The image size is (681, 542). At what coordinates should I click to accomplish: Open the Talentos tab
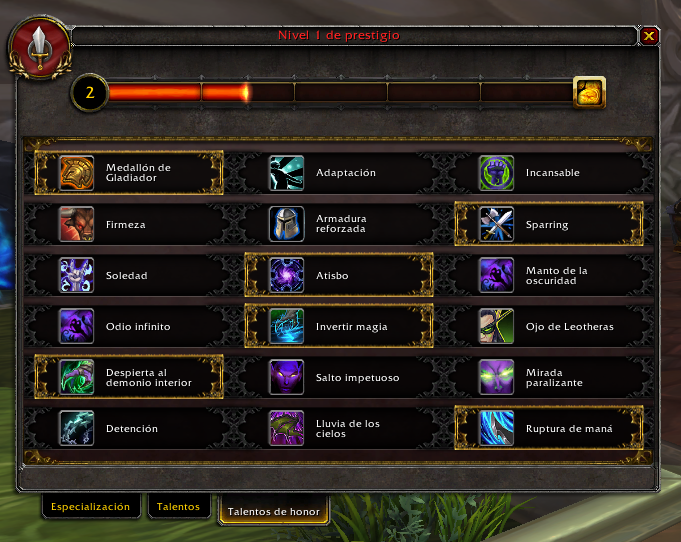pos(179,507)
